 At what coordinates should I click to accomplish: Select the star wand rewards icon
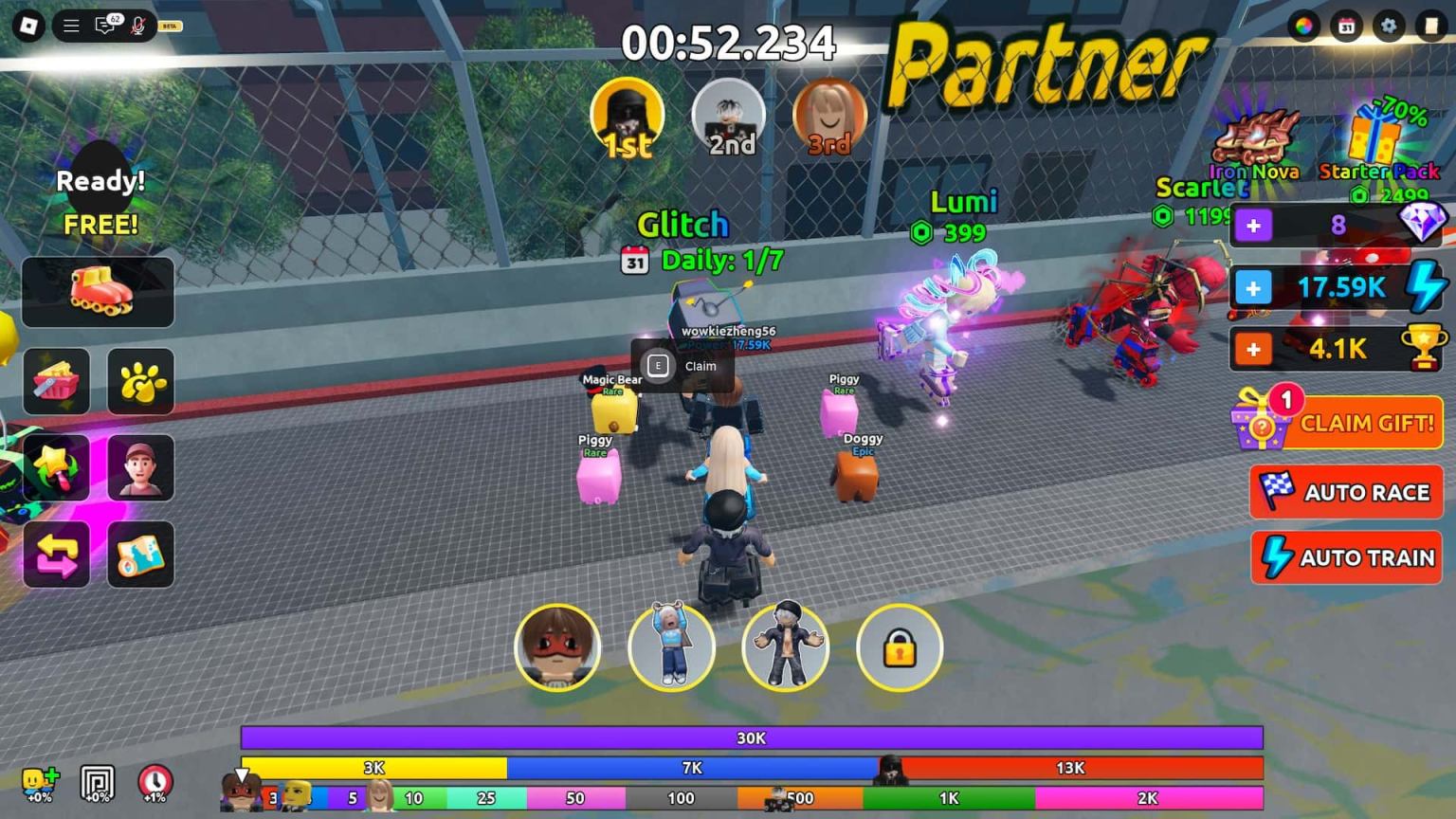56,467
